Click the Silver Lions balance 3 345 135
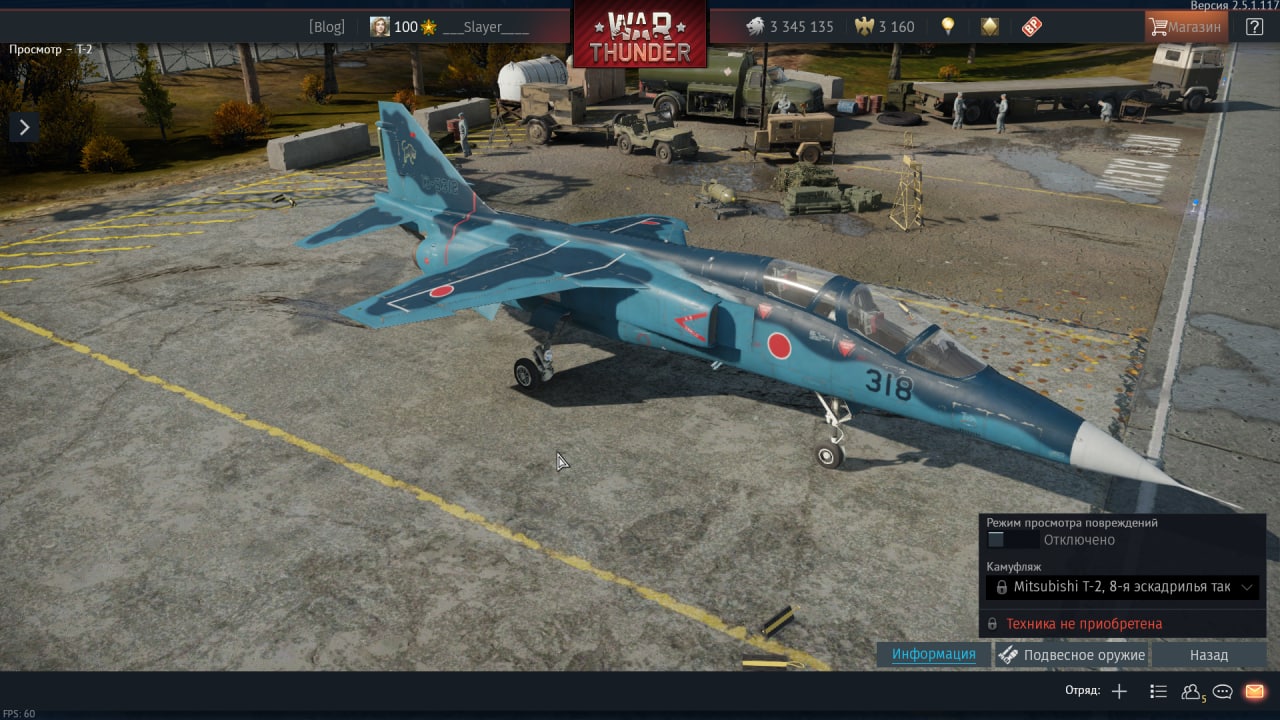Viewport: 1280px width, 720px height. (x=790, y=27)
